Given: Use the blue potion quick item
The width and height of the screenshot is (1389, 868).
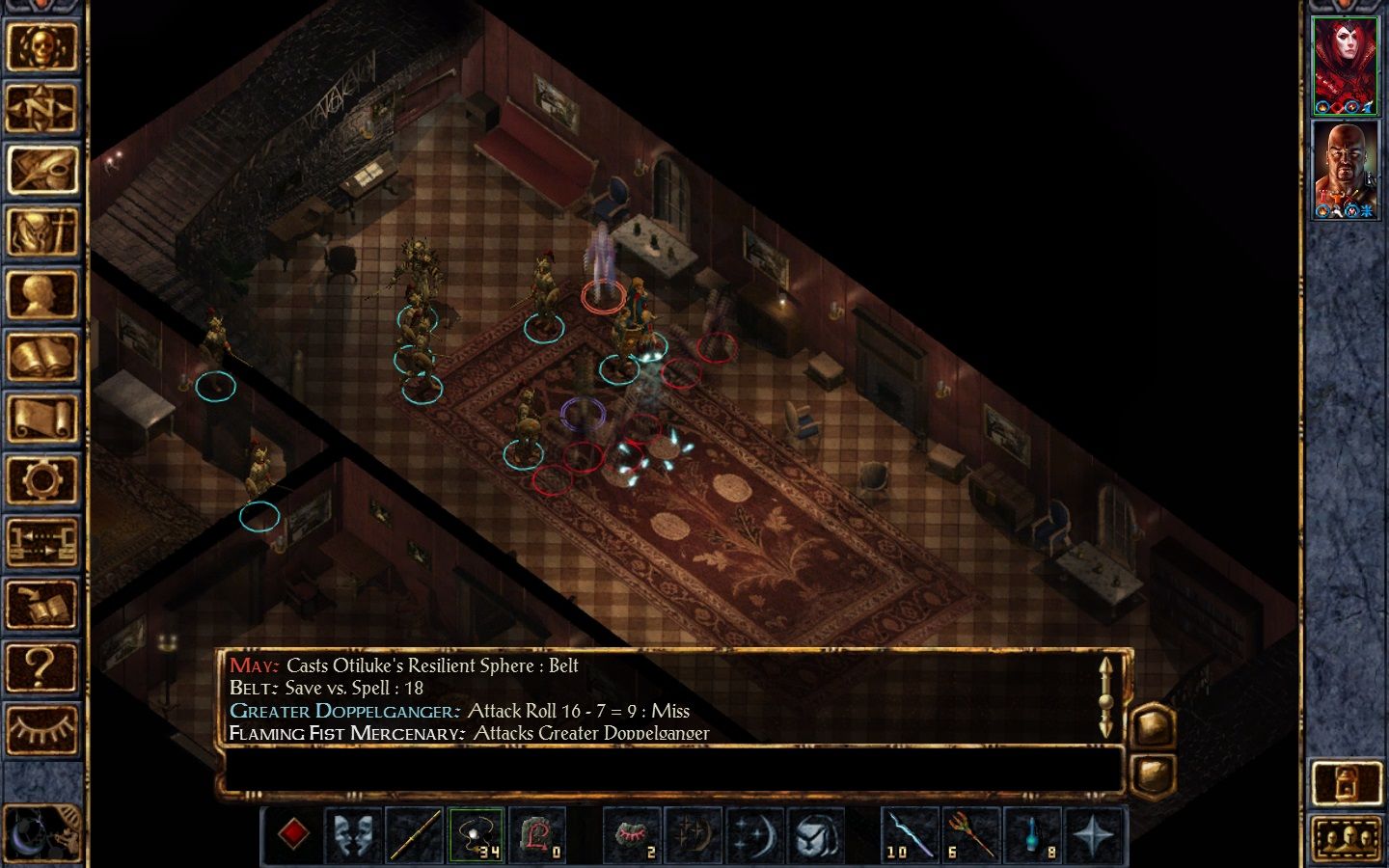Looking at the screenshot, I should coord(1032,834).
